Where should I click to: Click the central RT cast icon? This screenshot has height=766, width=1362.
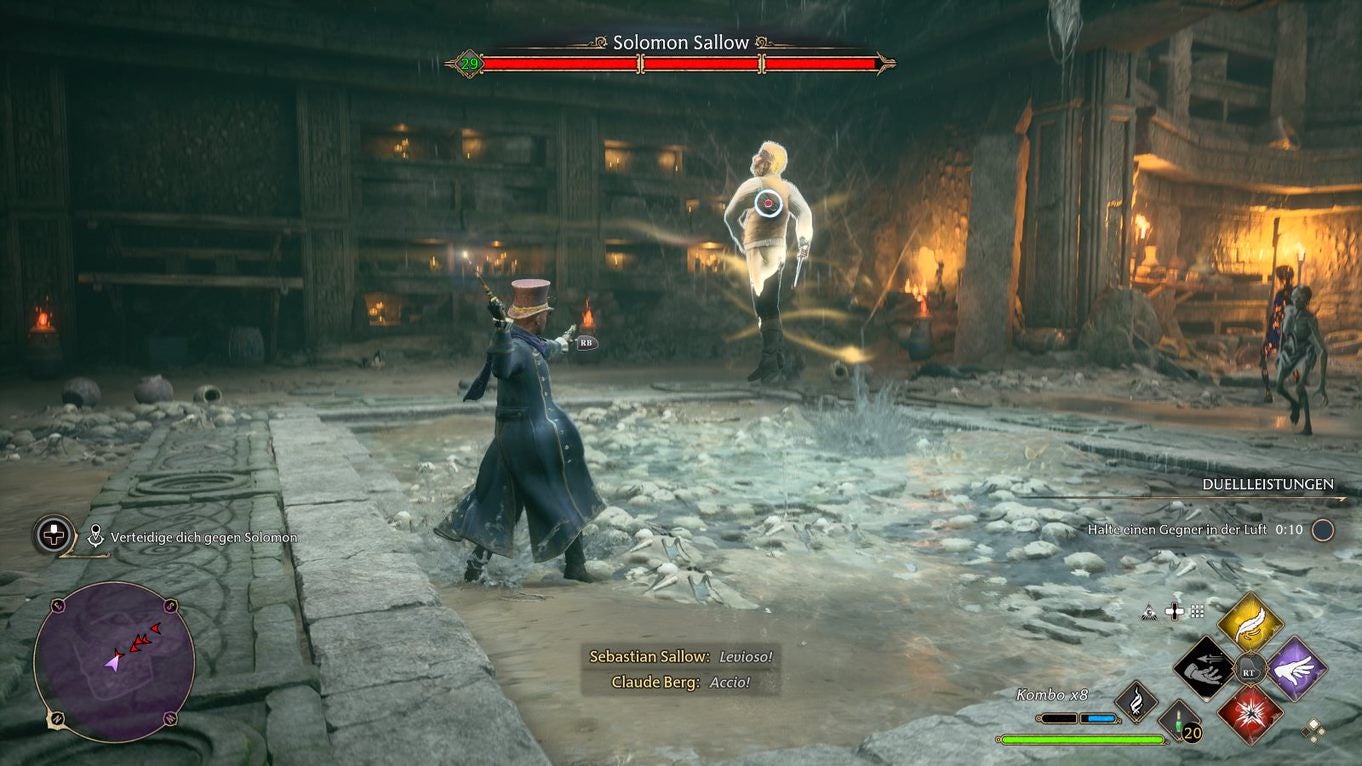click(1249, 671)
